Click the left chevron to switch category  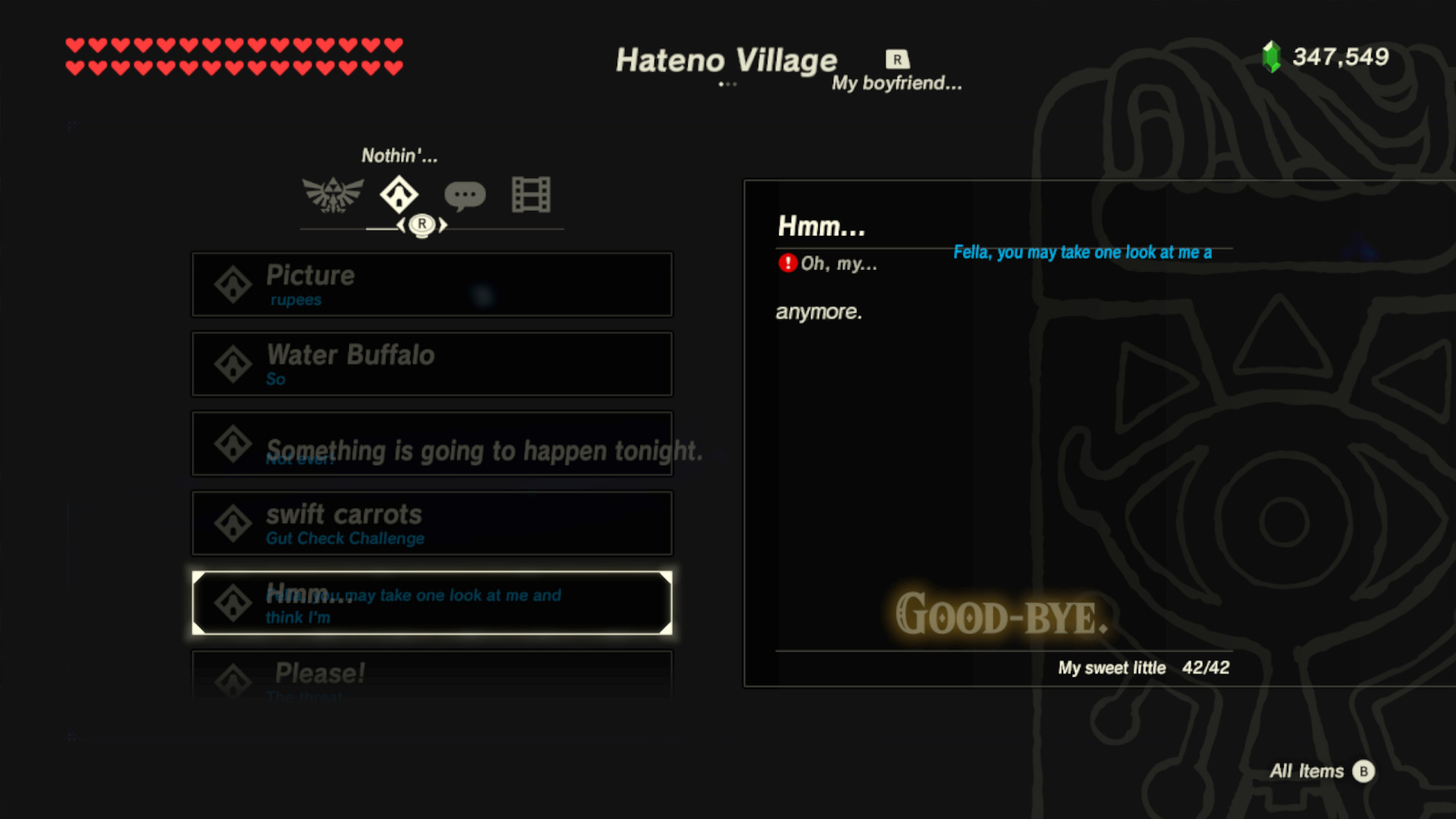403,225
